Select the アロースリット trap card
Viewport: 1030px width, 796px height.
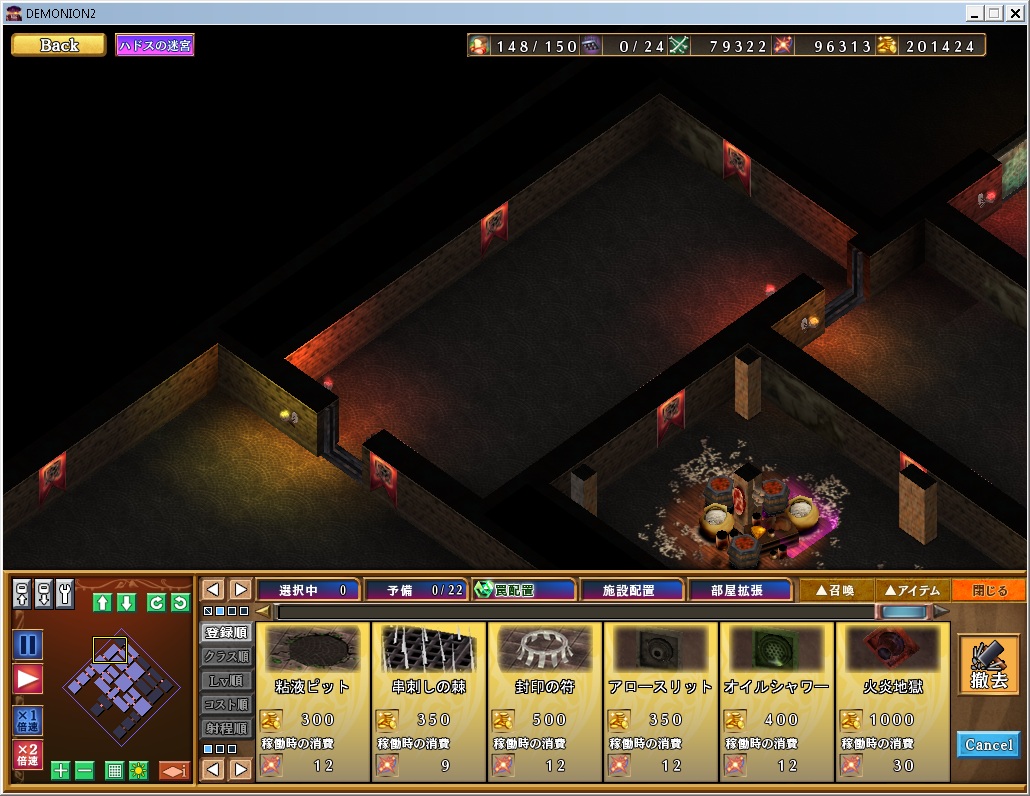pyautogui.click(x=661, y=701)
